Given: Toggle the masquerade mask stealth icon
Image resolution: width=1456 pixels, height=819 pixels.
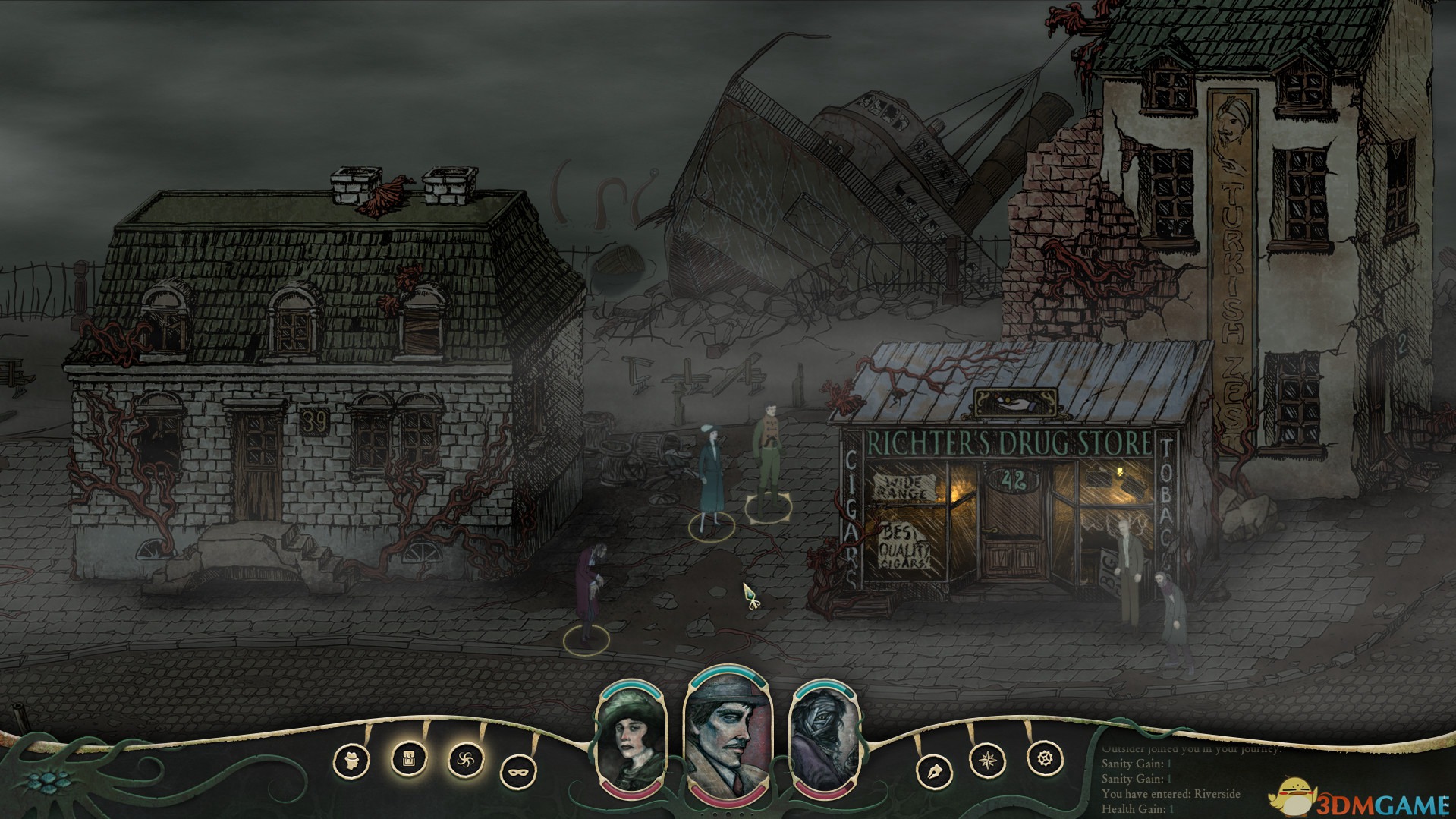Looking at the screenshot, I should [x=518, y=773].
